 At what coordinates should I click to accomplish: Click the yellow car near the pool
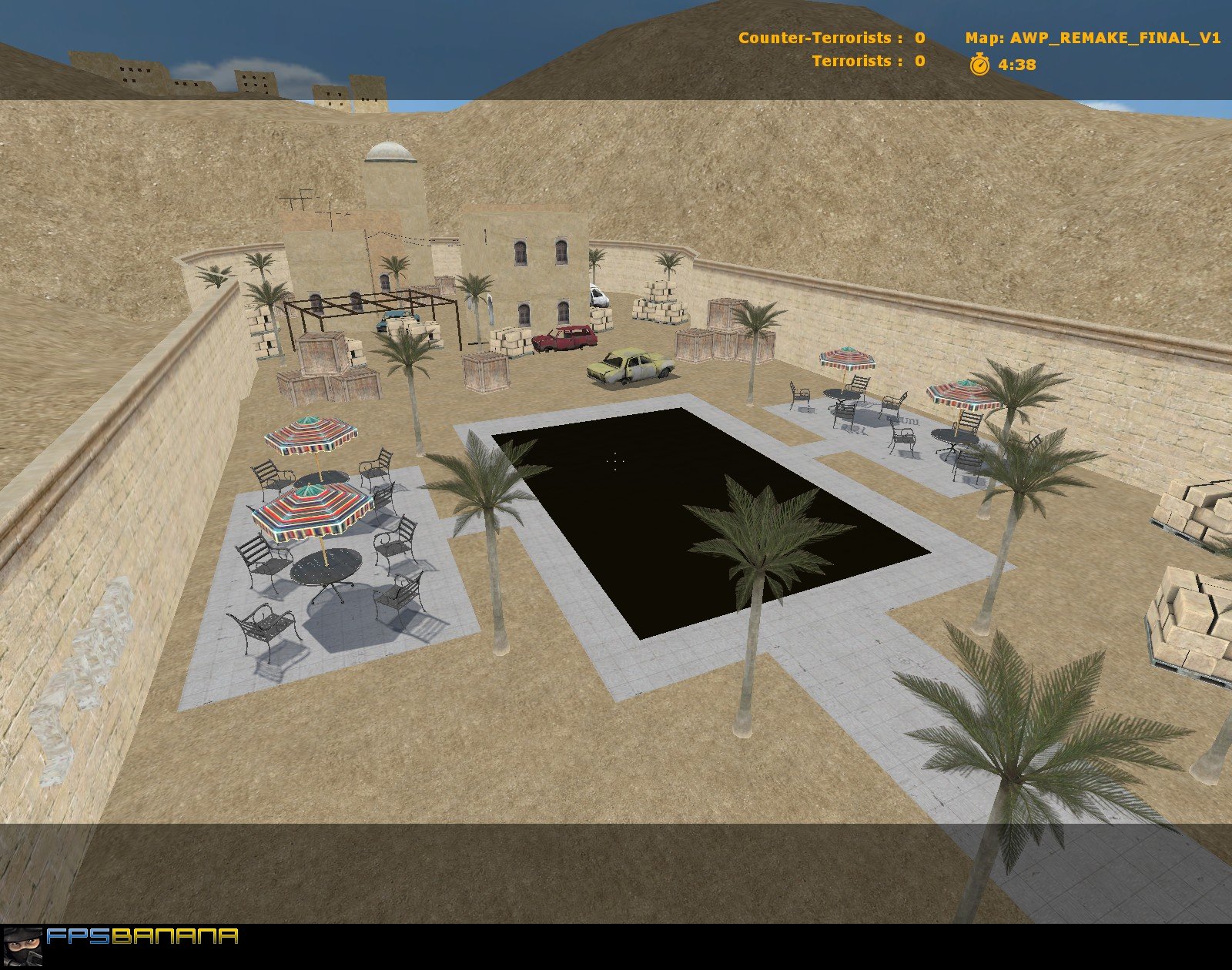pyautogui.click(x=630, y=366)
